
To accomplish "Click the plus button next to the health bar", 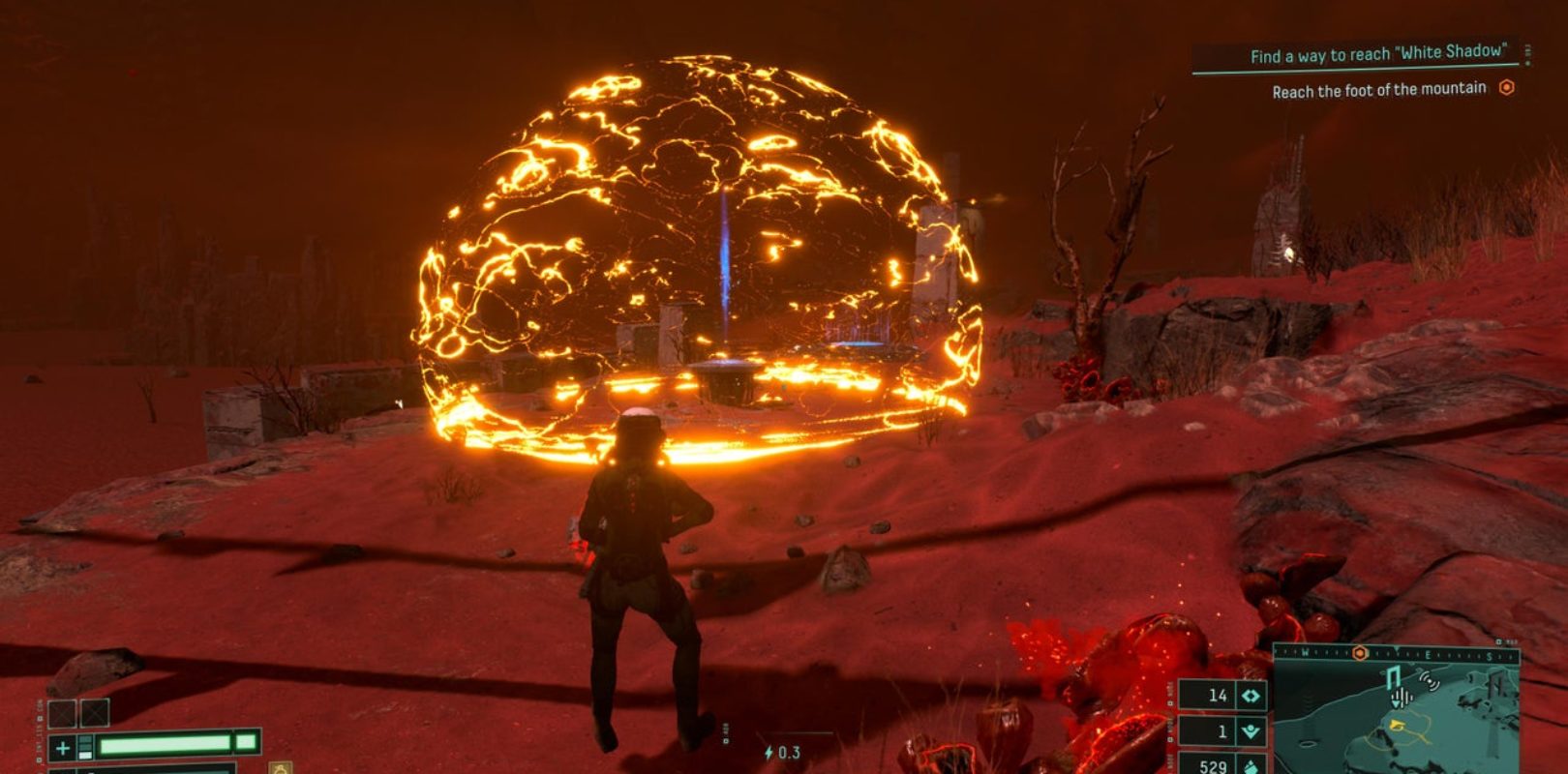I will [62, 749].
